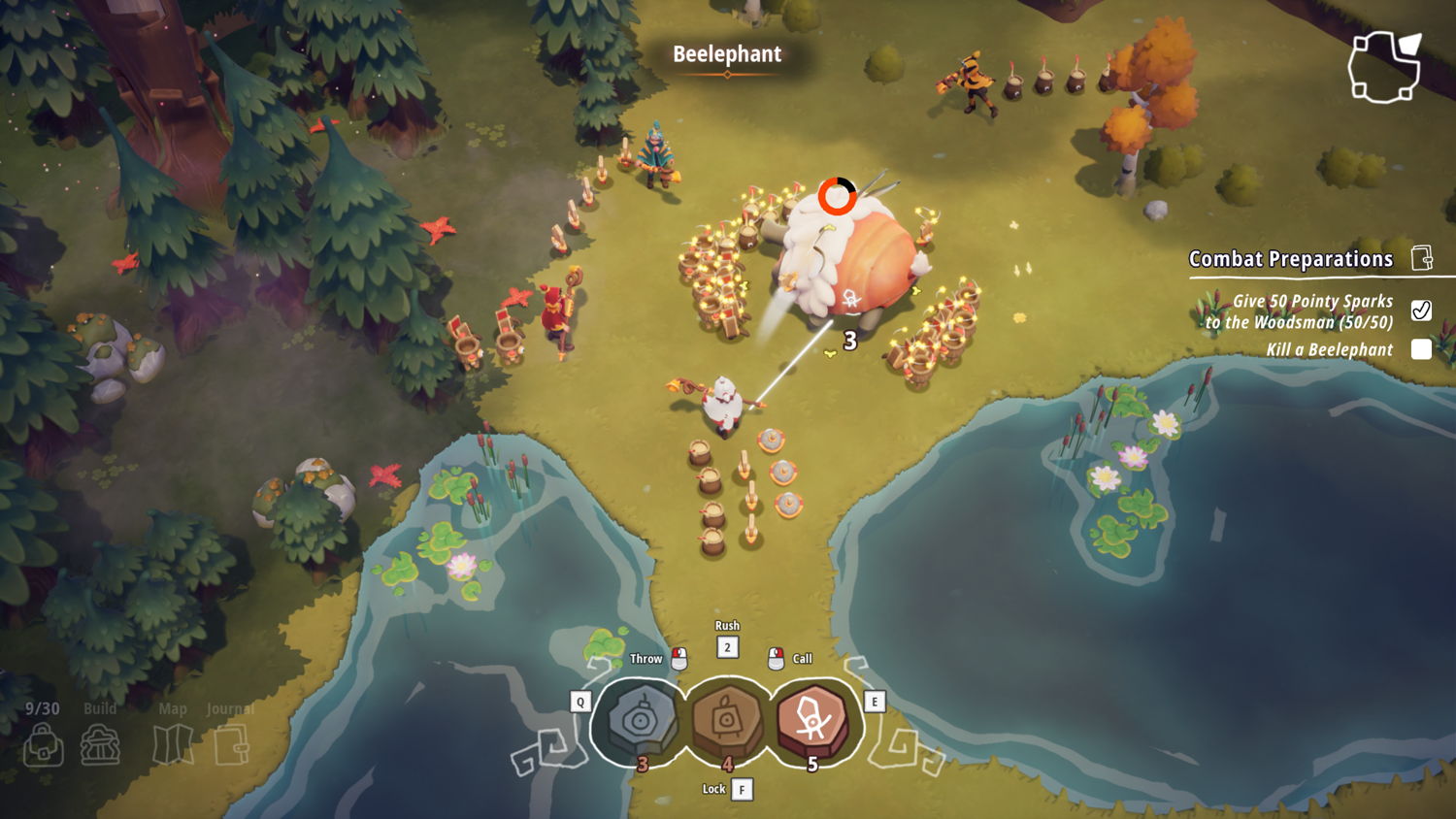Open the backpack inventory icon

43,745
